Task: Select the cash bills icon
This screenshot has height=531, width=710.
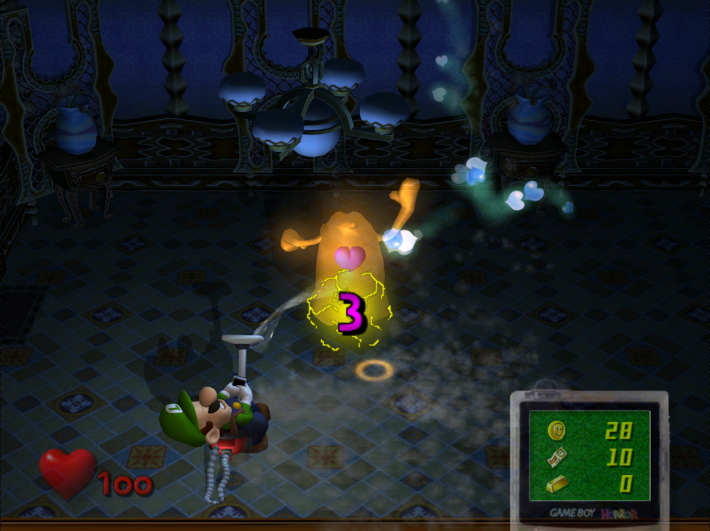Action: click(x=557, y=457)
